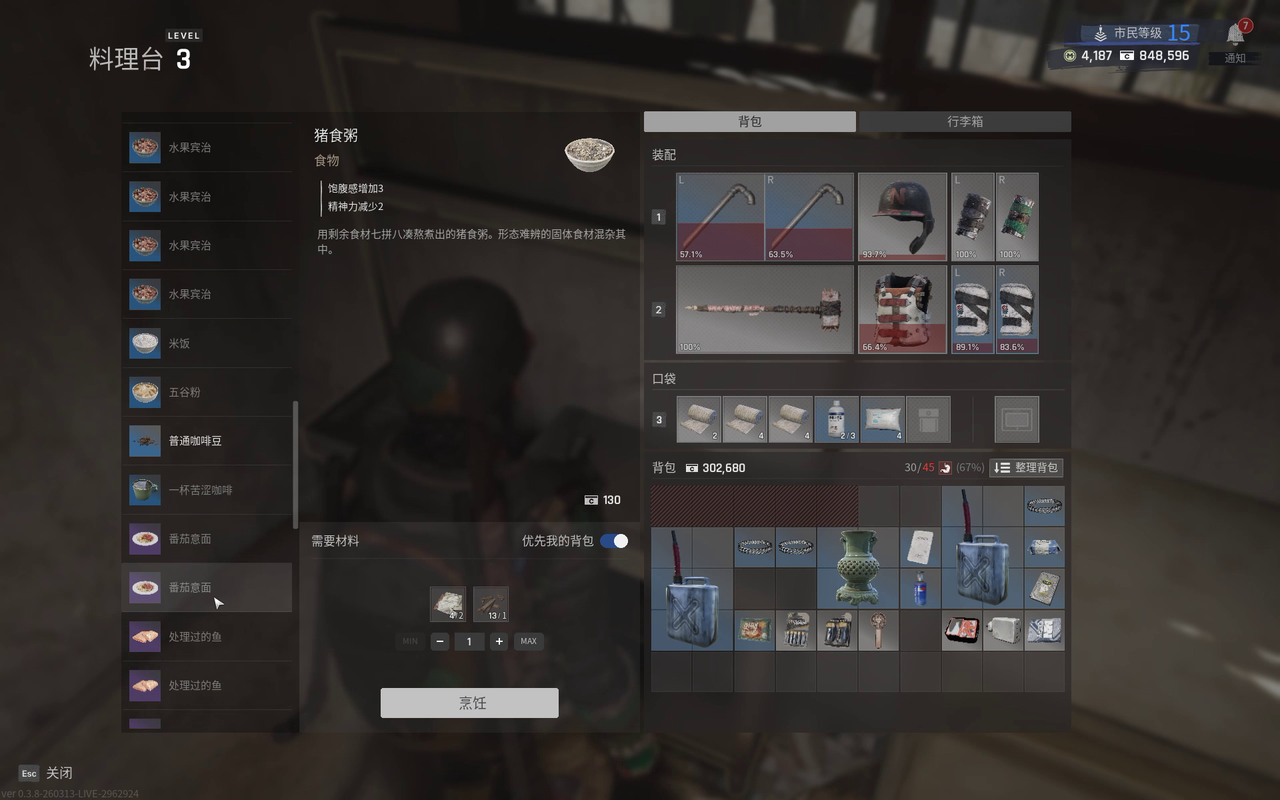Decrease cooking quantity with the minus button
1280x800 pixels.
tap(440, 641)
